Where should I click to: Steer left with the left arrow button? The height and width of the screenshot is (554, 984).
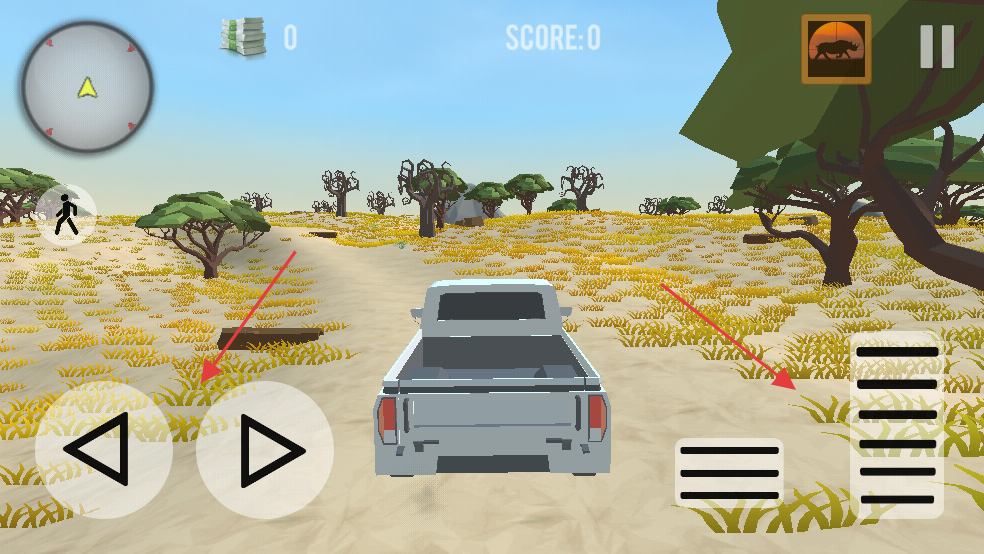(103, 449)
